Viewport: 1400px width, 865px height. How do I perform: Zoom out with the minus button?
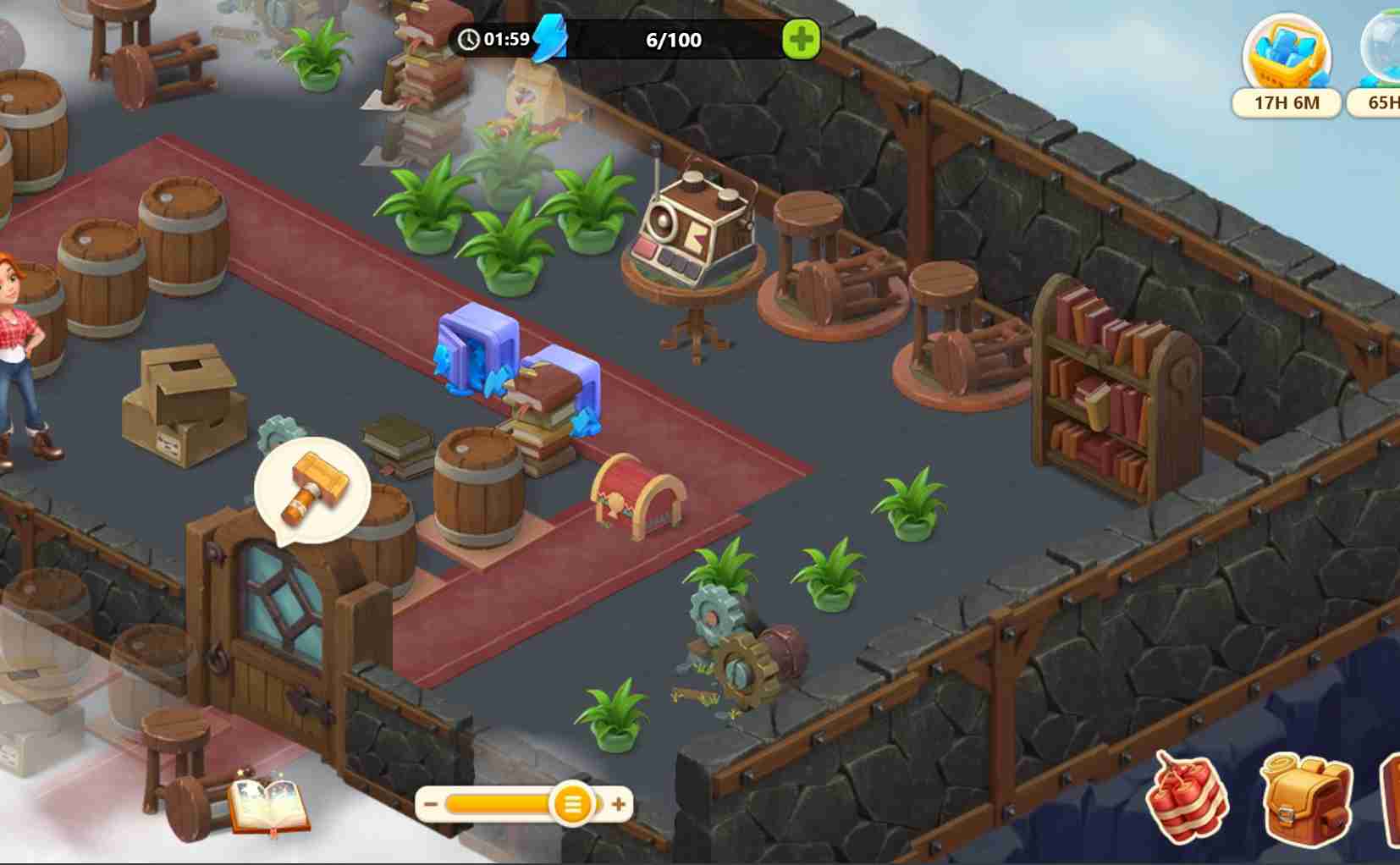tap(431, 804)
